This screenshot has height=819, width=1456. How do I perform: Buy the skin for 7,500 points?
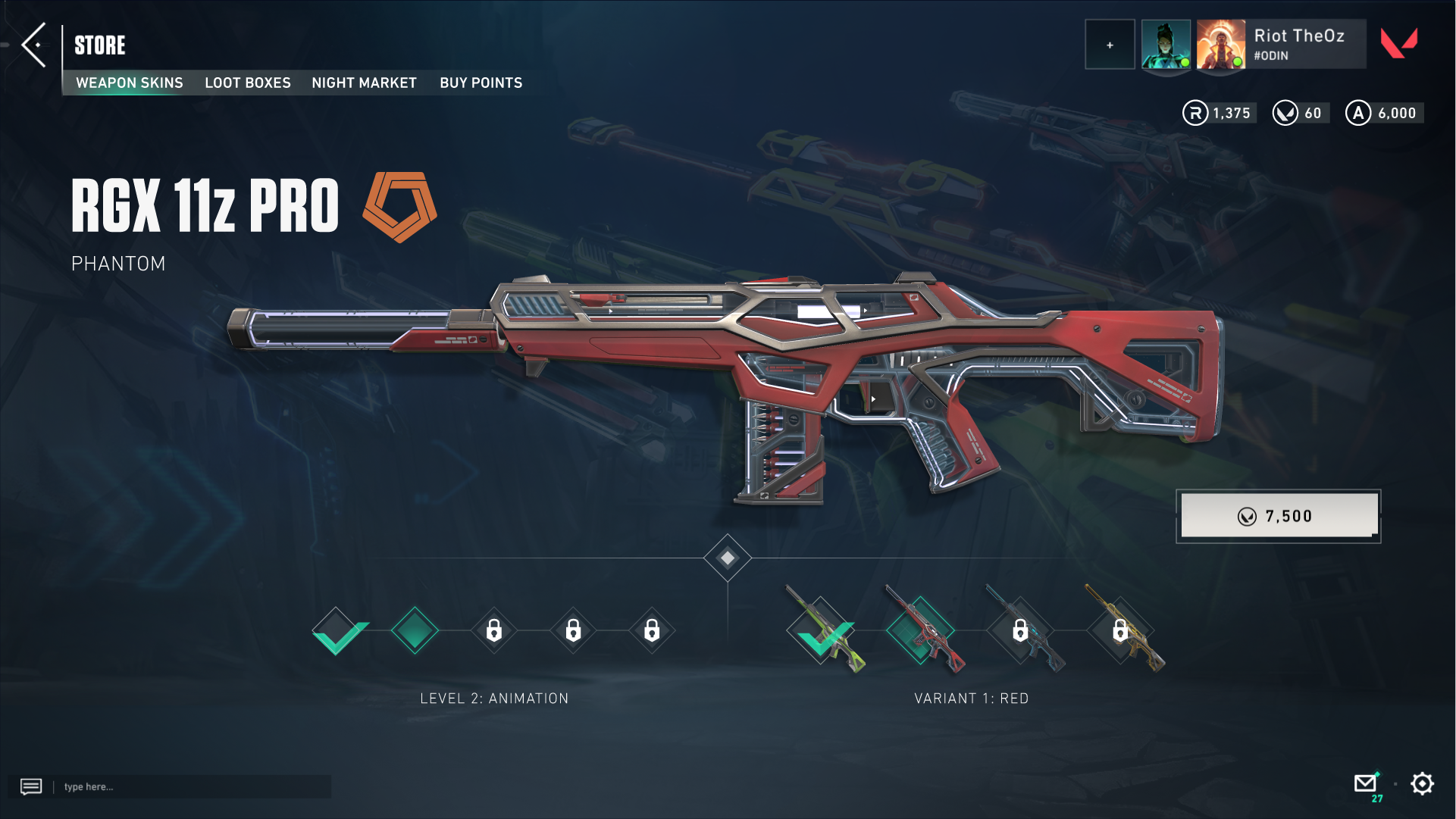(x=1279, y=516)
